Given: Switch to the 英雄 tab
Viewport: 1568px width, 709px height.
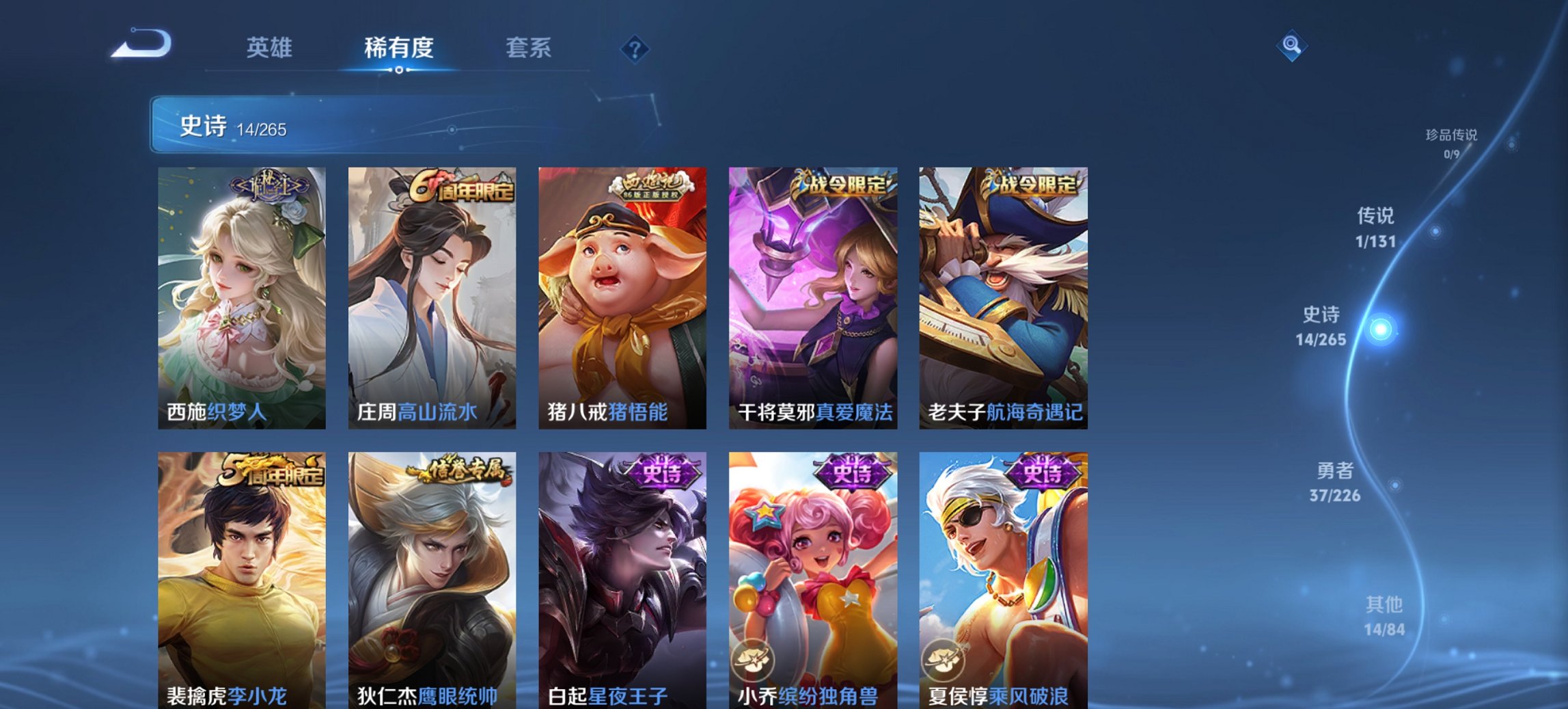Looking at the screenshot, I should (271, 48).
